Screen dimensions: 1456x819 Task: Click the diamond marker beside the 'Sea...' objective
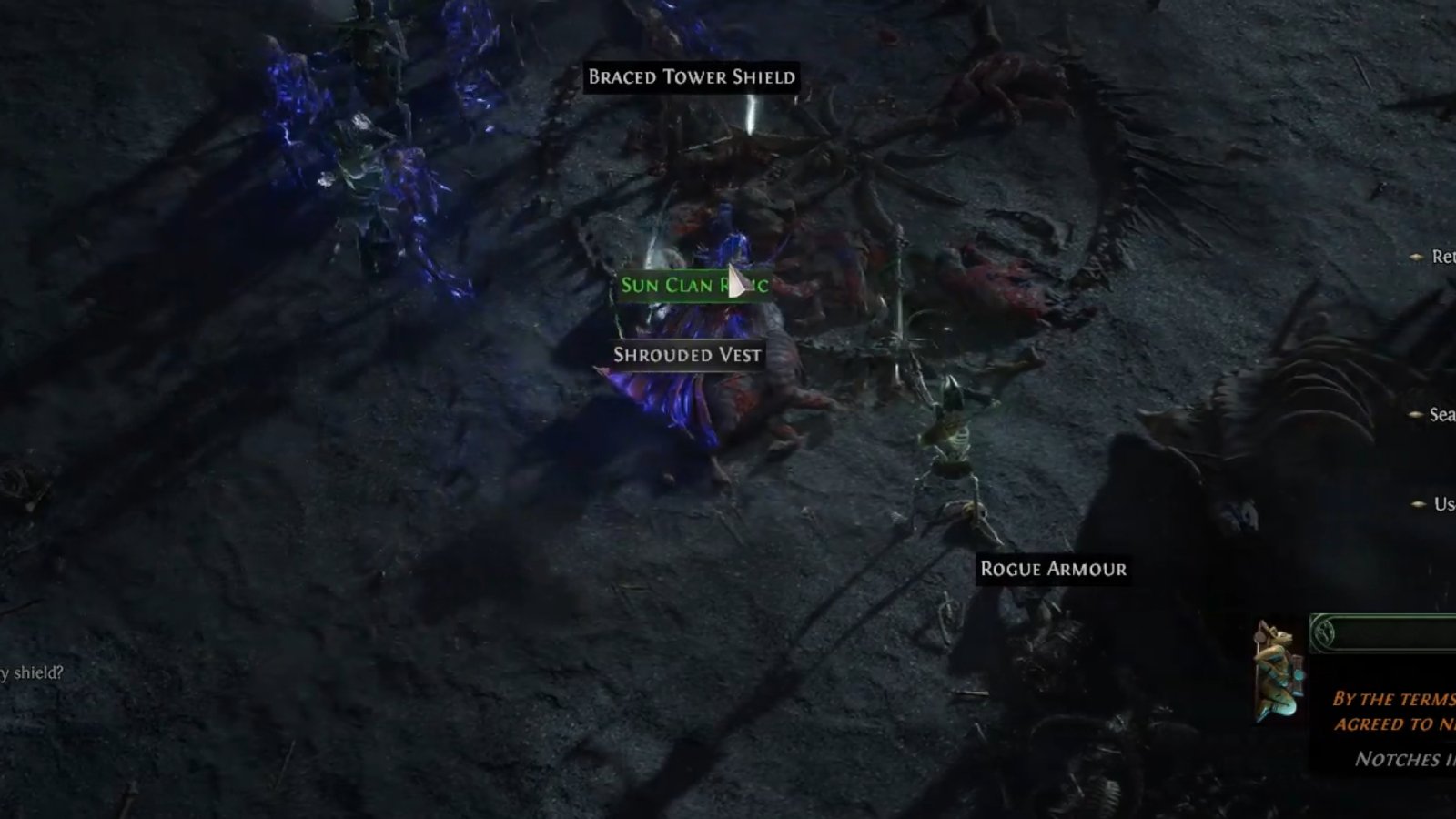coord(1414,414)
